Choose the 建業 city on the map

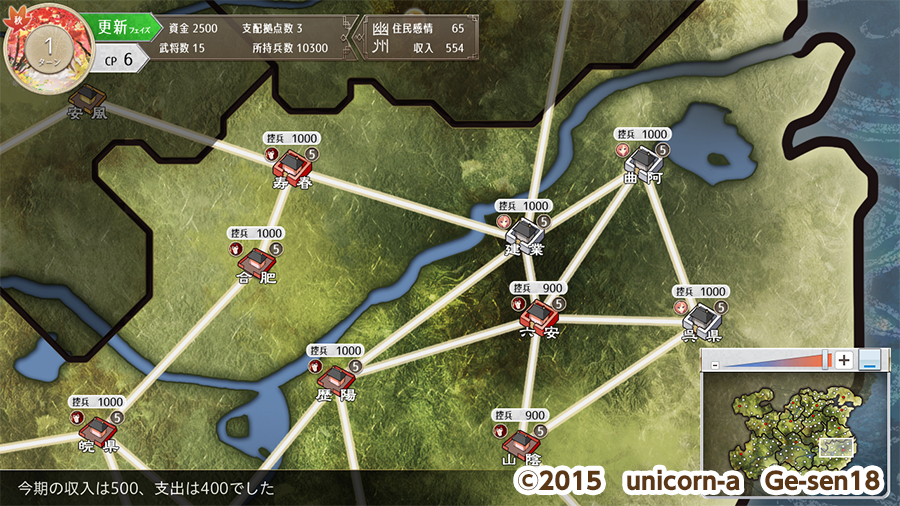(x=524, y=232)
